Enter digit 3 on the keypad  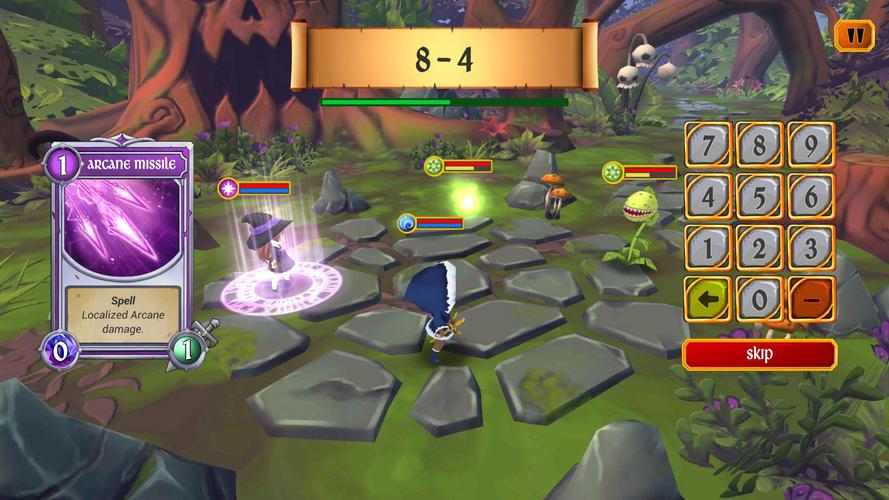click(811, 247)
